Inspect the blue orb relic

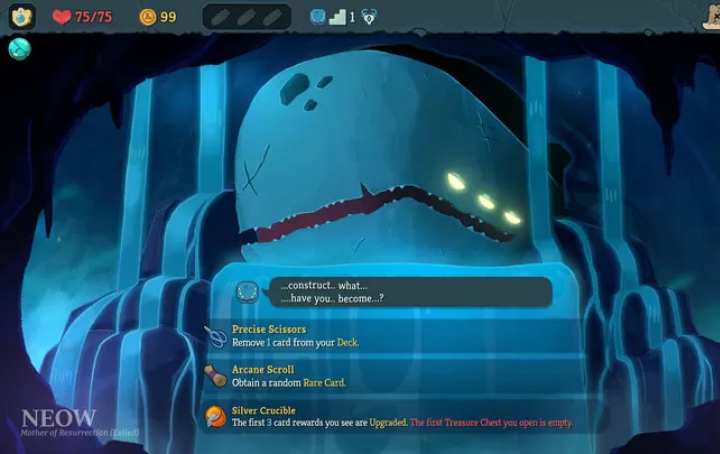click(19, 49)
